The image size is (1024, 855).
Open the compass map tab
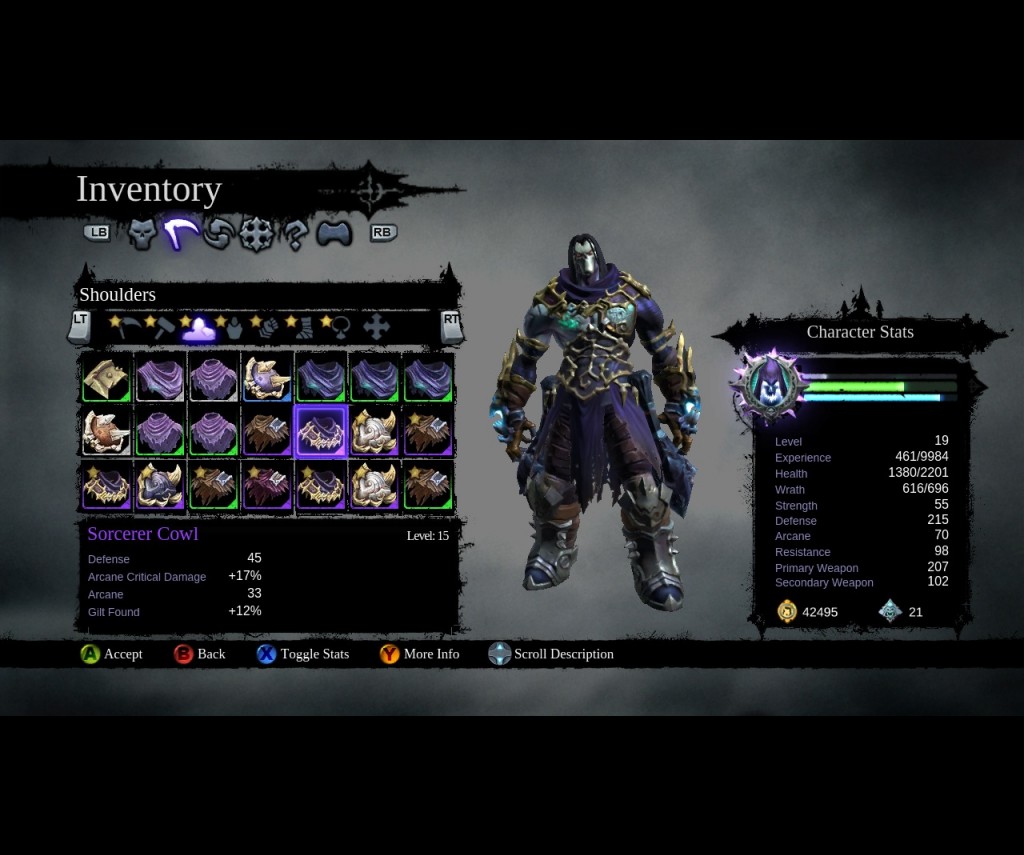[256, 234]
